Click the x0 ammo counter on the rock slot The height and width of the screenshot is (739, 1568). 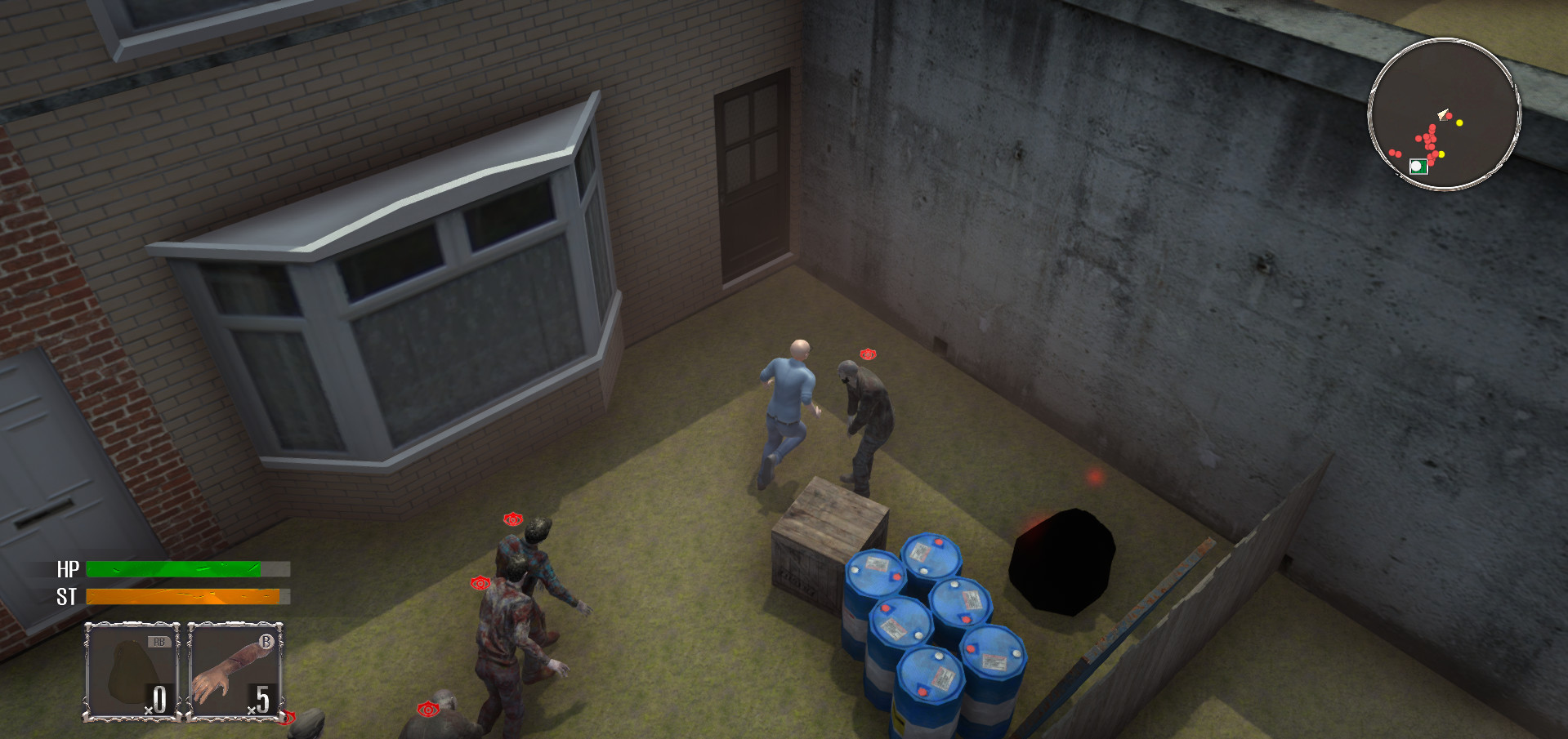click(x=157, y=697)
